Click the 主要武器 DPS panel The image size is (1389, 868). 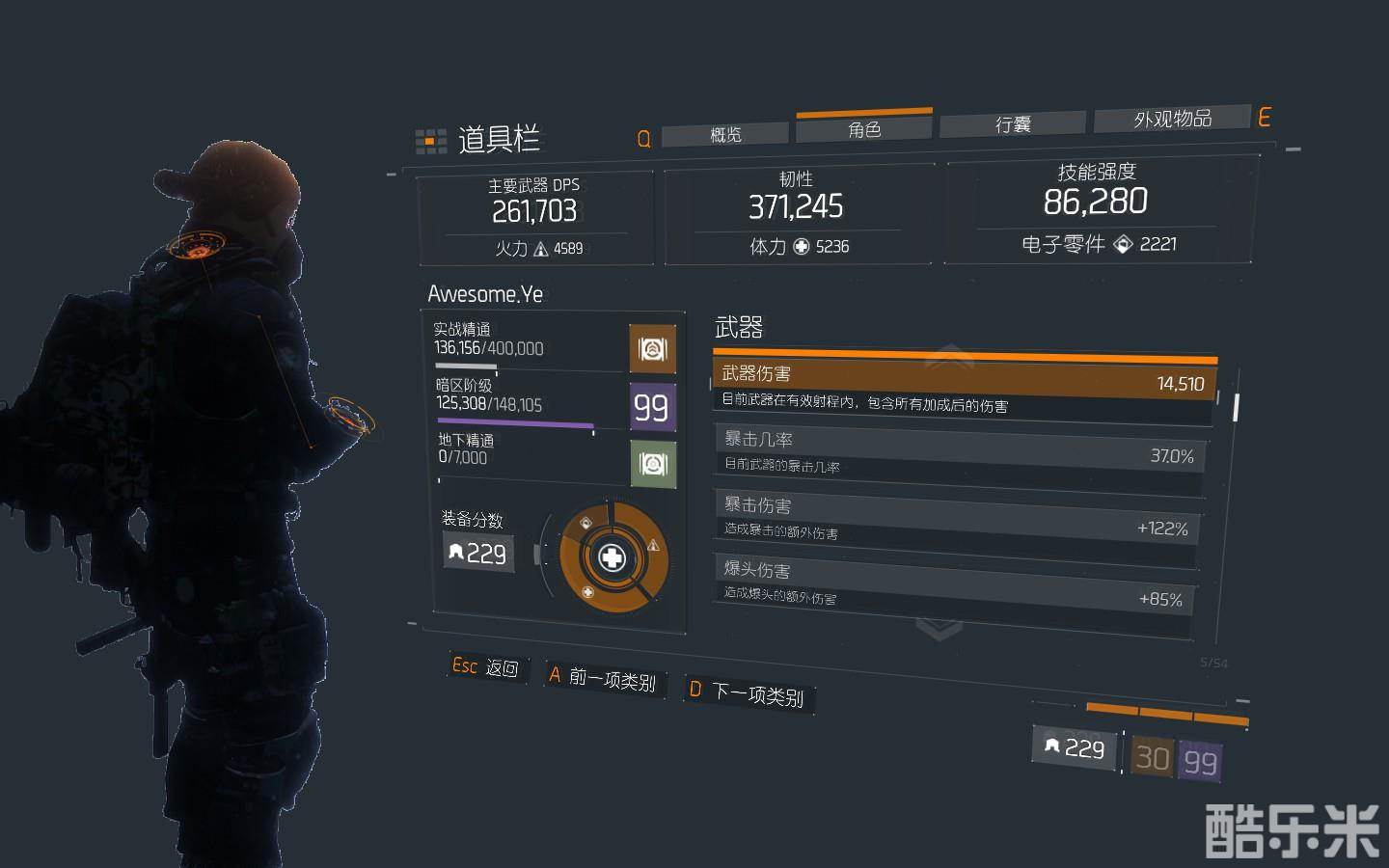(x=535, y=217)
